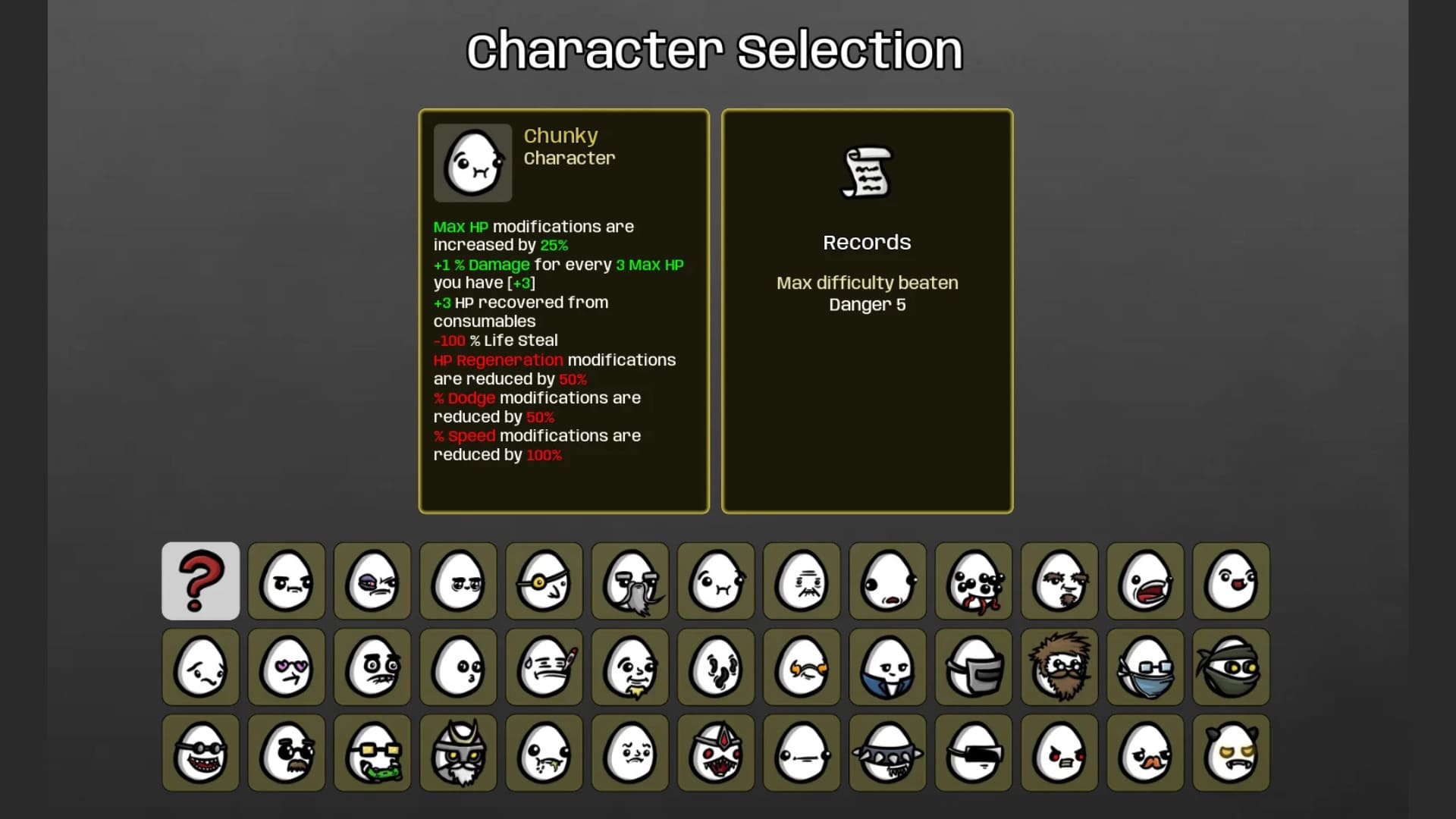Choose the grinning character with round goggles
This screenshot has height=819, width=1456.
[x=200, y=753]
